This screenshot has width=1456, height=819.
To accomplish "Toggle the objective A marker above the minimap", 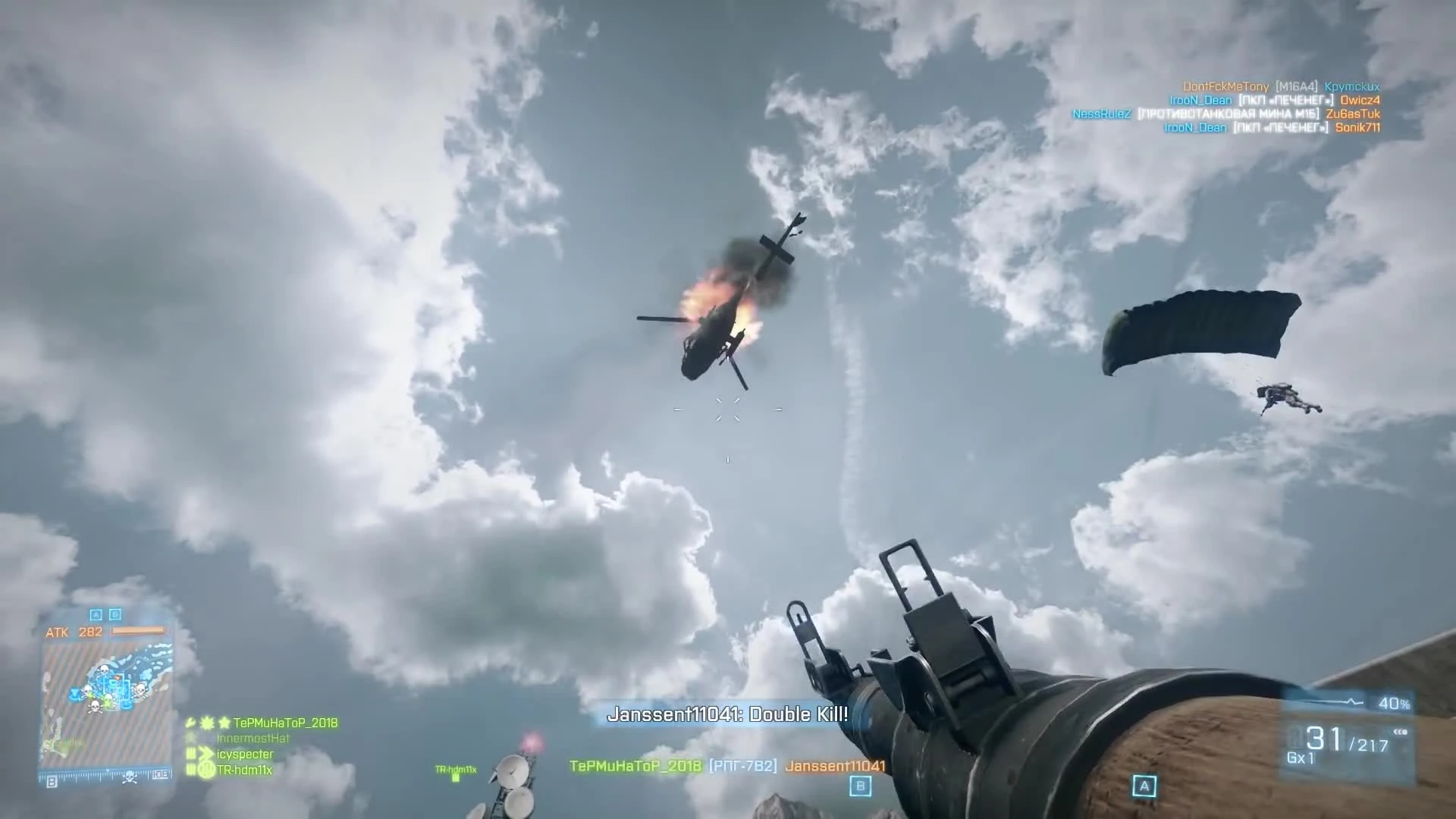I will click(x=96, y=614).
